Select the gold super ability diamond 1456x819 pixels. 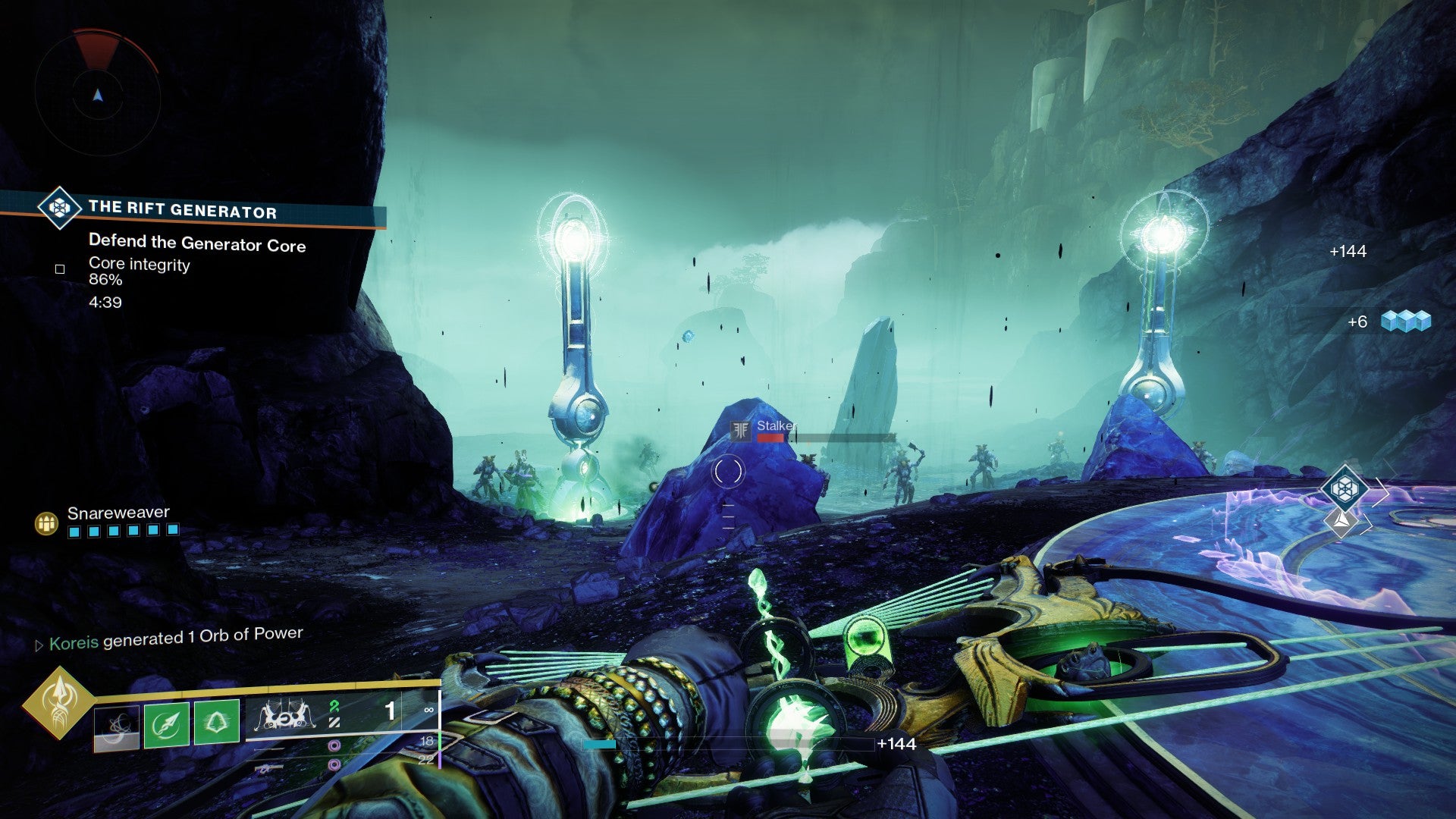click(58, 702)
